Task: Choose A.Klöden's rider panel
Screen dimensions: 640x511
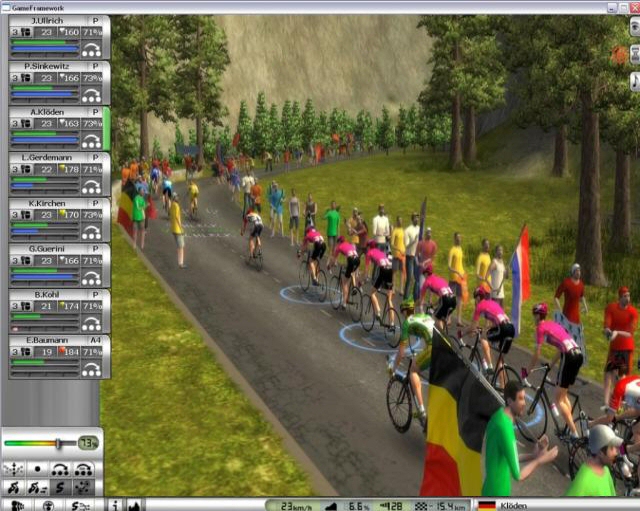Action: click(x=55, y=112)
